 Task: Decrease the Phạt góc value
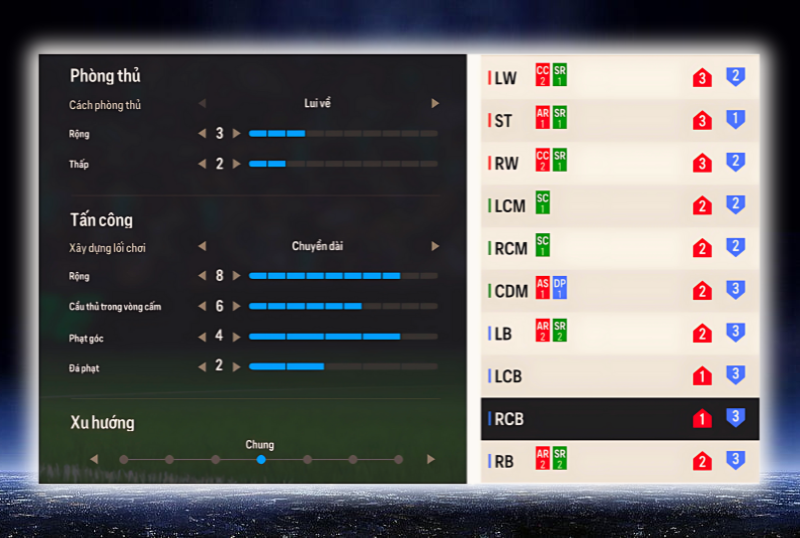203,337
